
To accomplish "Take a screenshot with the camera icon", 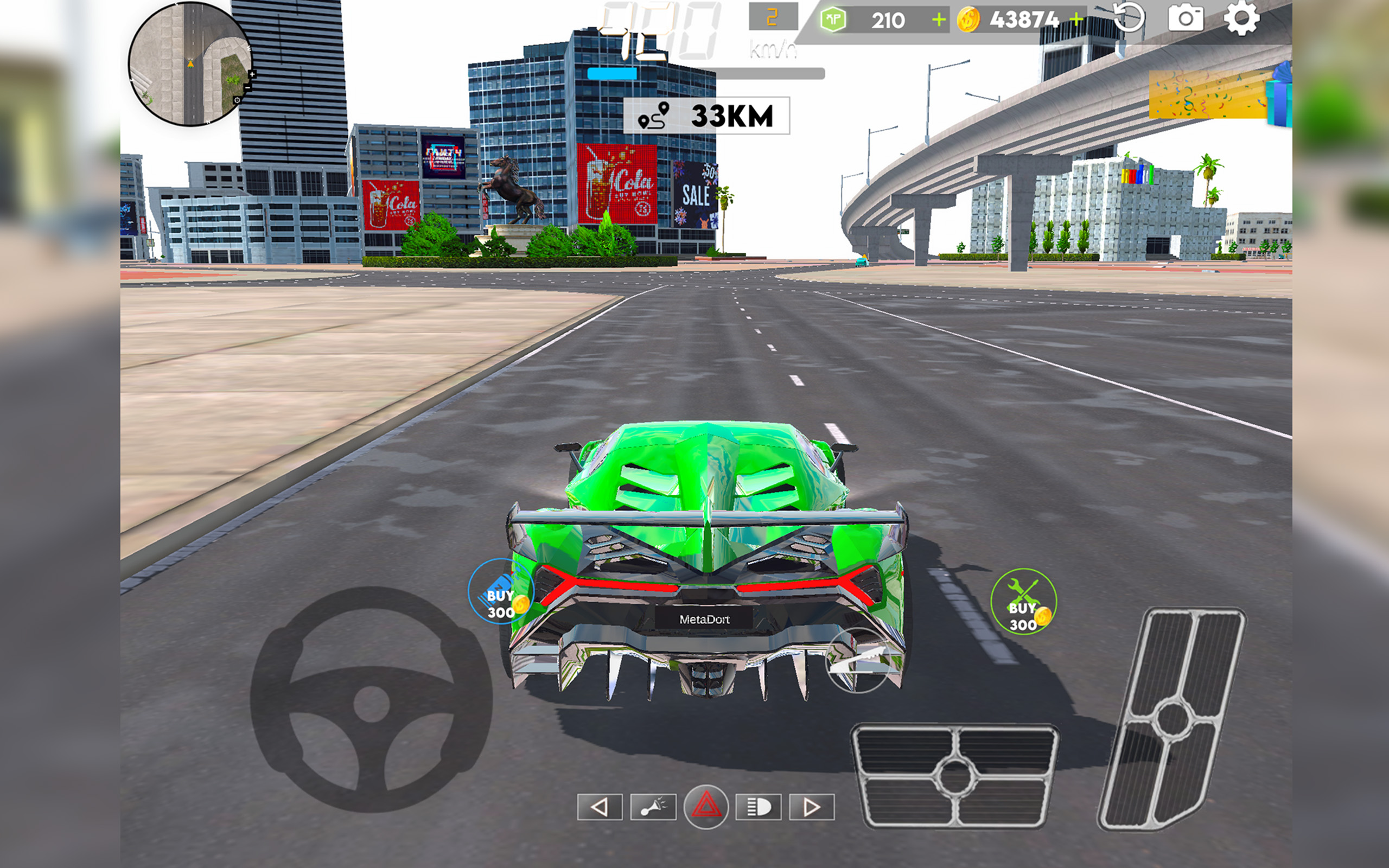I will (1186, 19).
